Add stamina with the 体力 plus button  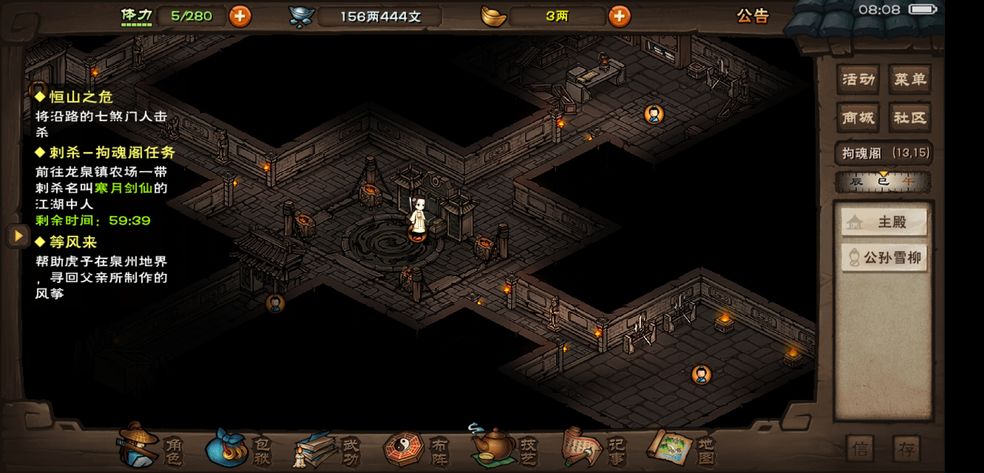click(240, 15)
